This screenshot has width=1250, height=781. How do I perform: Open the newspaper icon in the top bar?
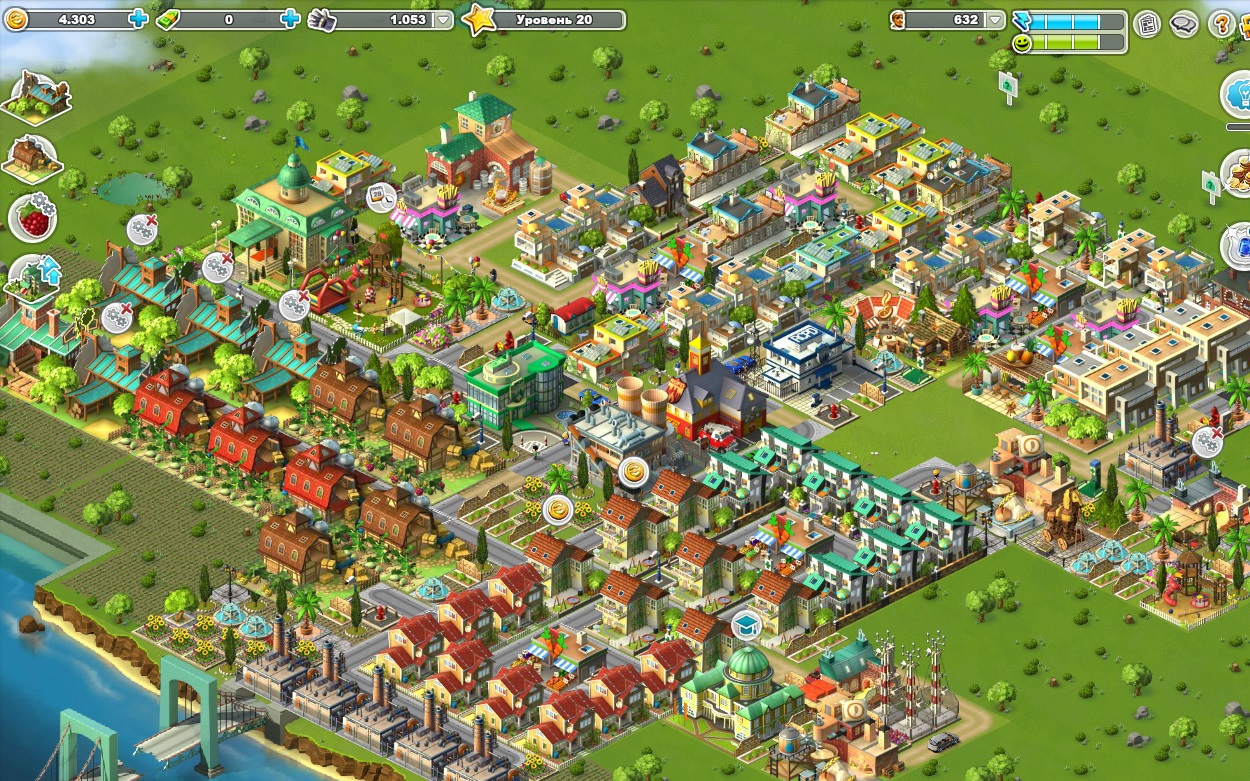pos(1149,23)
